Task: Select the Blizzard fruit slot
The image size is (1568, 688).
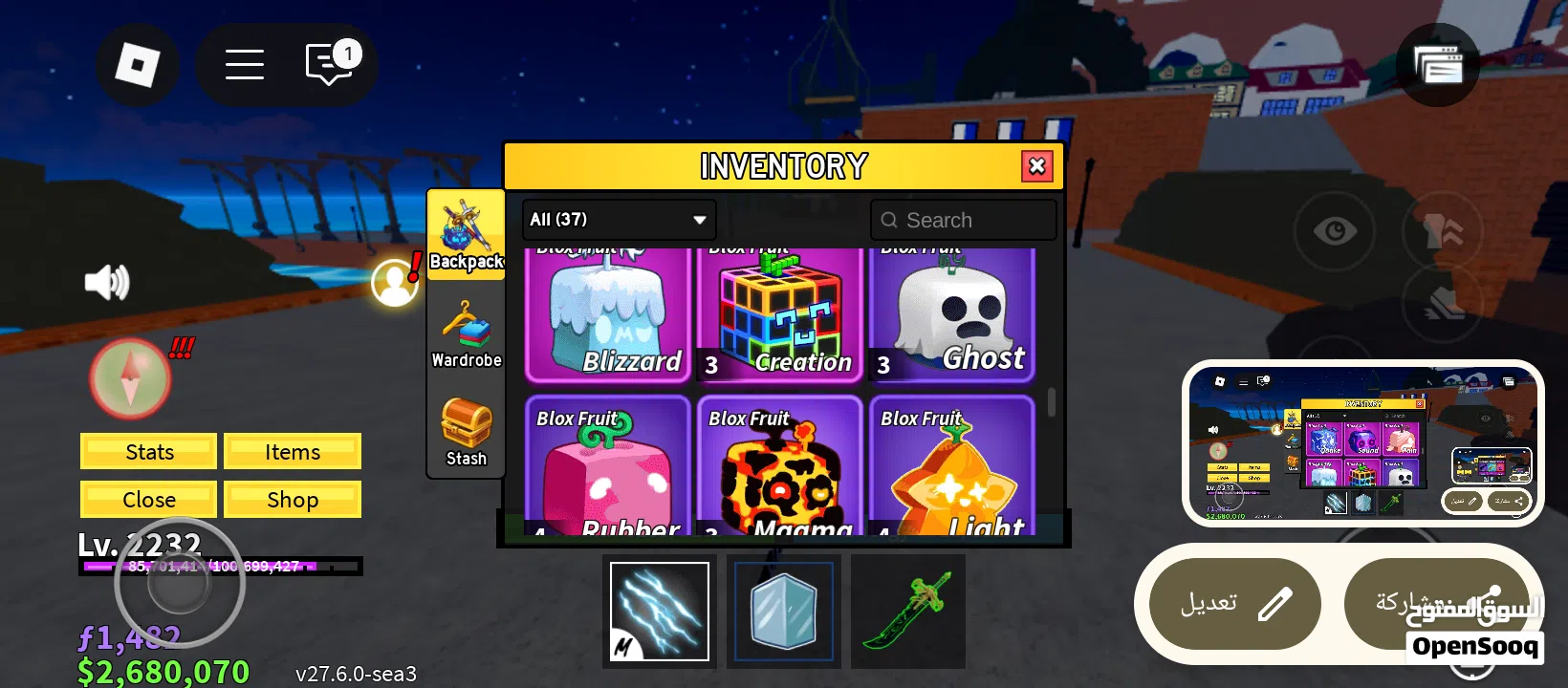Action: (607, 314)
